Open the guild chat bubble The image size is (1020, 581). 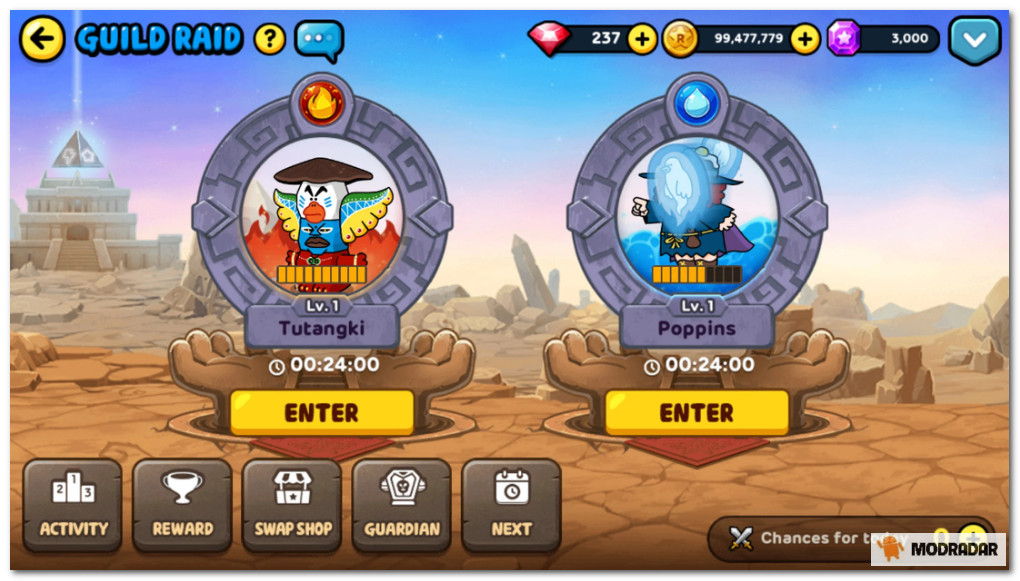(319, 40)
